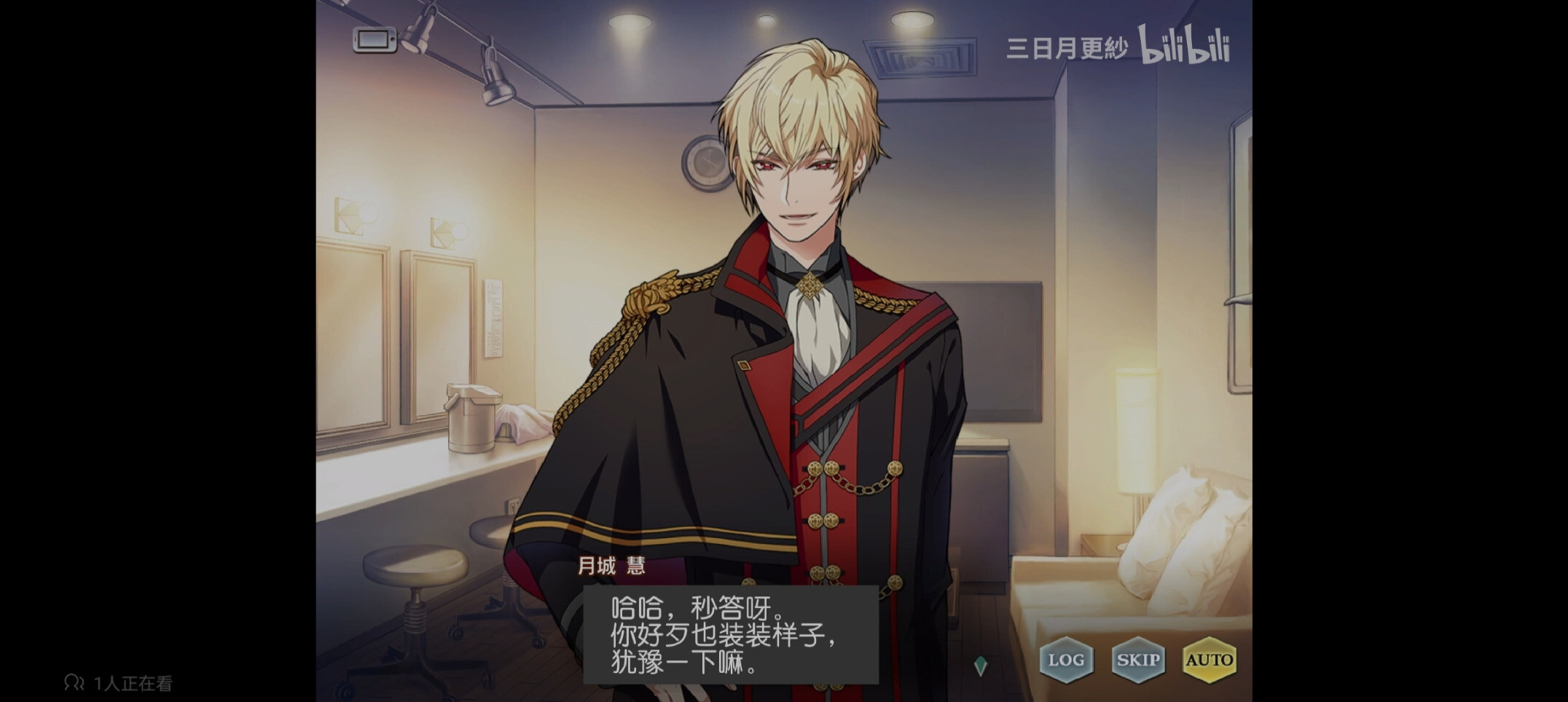Skip the dialogue with SKIP
The width and height of the screenshot is (1568, 702).
pyautogui.click(x=1138, y=660)
